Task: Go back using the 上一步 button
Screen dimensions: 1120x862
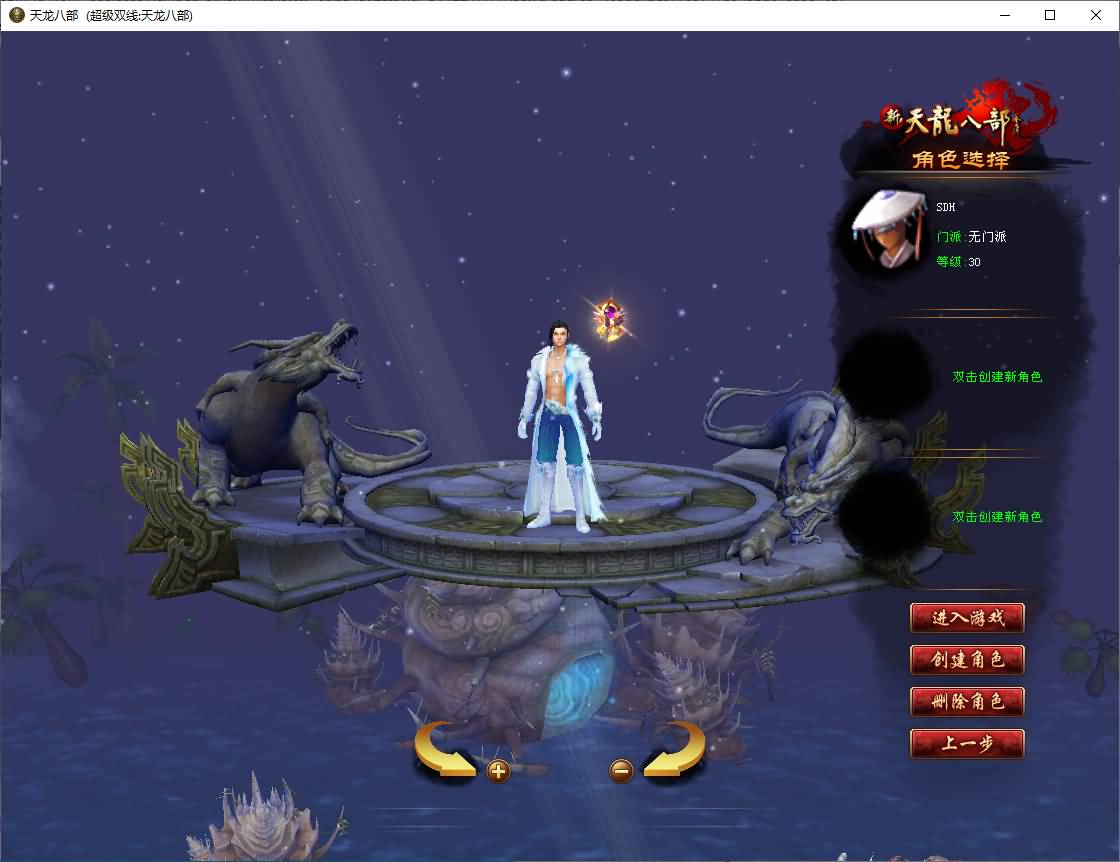Action: coord(967,744)
